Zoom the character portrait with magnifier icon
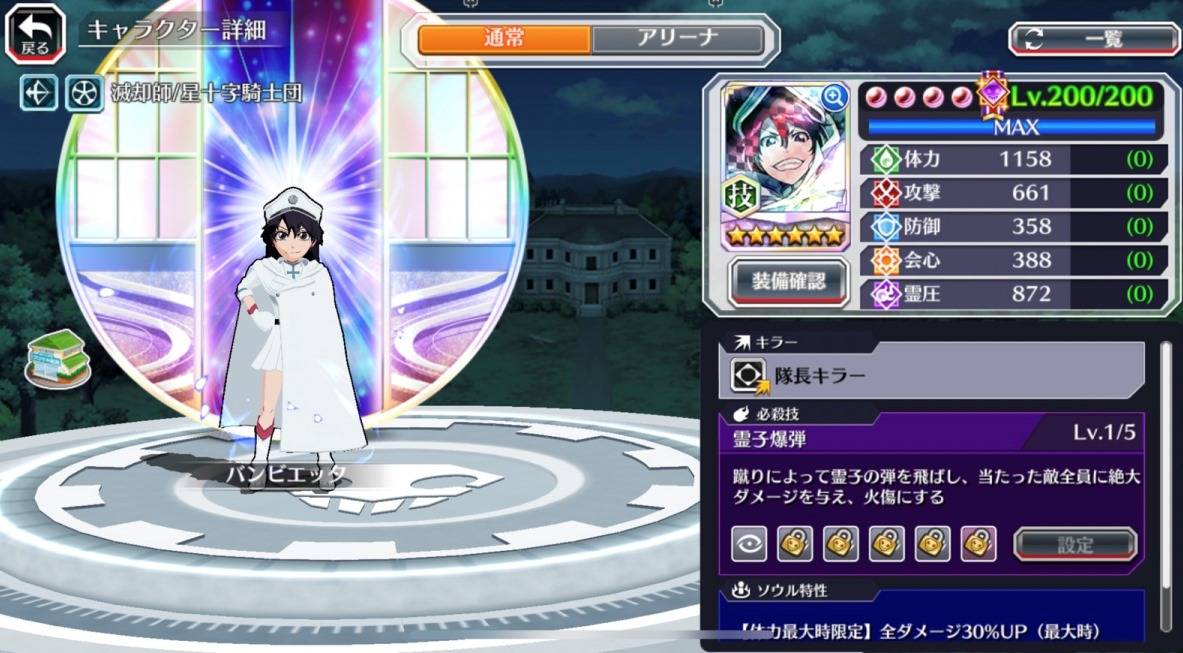Screen dimensions: 1183x653 tap(833, 96)
